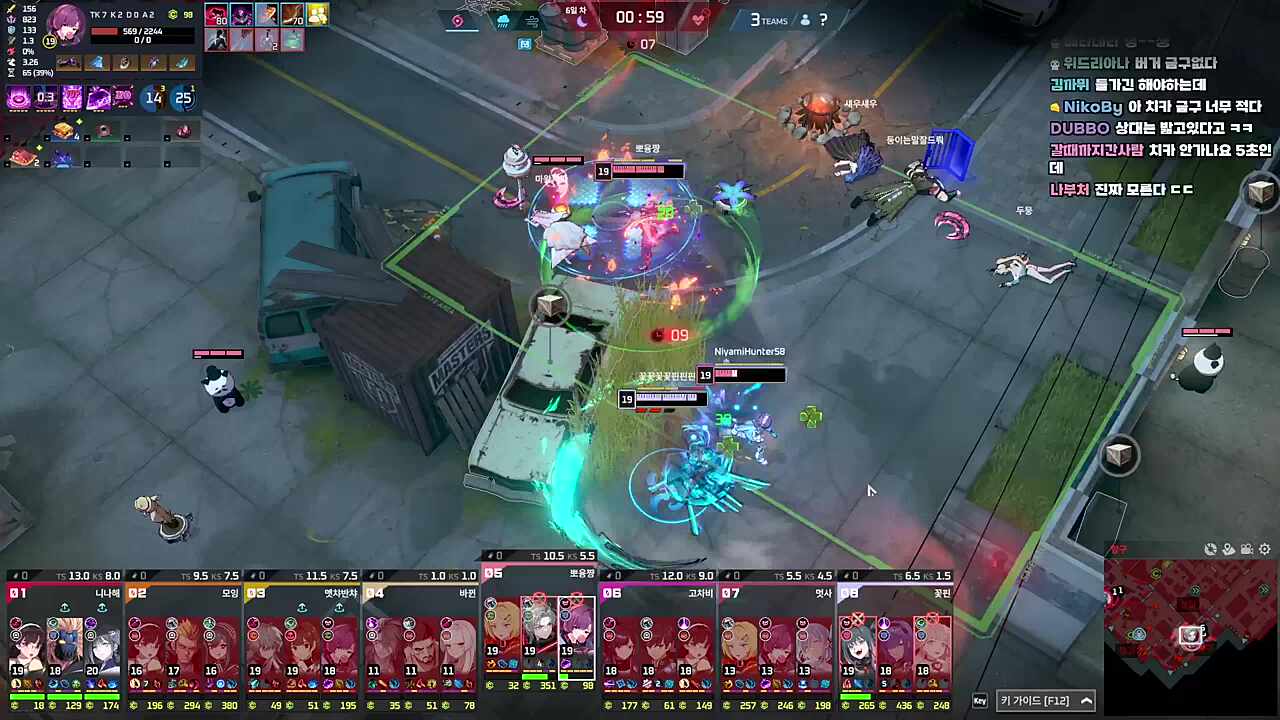Image resolution: width=1280 pixels, height=720 pixels.
Task: Click the Key icon next to the key guide
Action: click(x=978, y=701)
